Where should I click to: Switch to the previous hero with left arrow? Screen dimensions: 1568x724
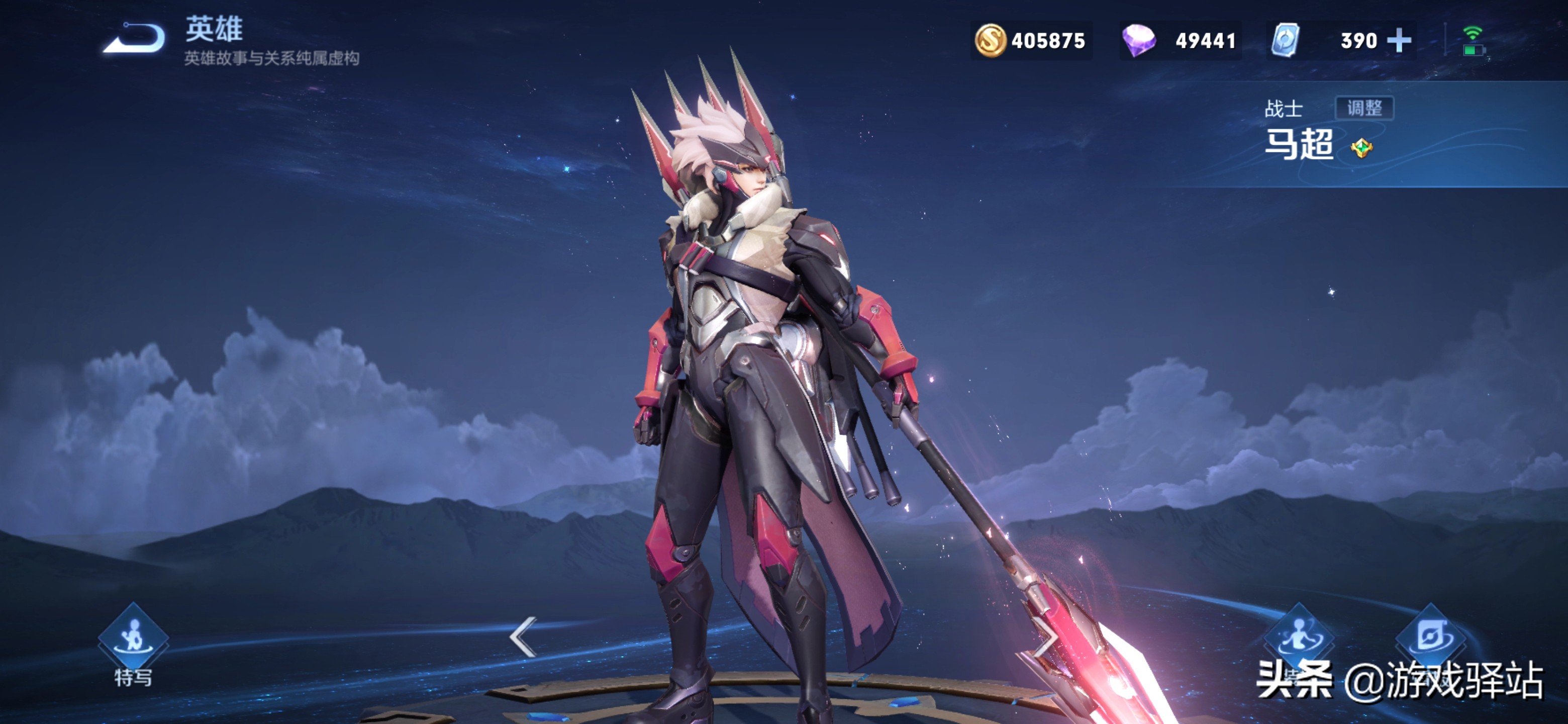tap(523, 637)
